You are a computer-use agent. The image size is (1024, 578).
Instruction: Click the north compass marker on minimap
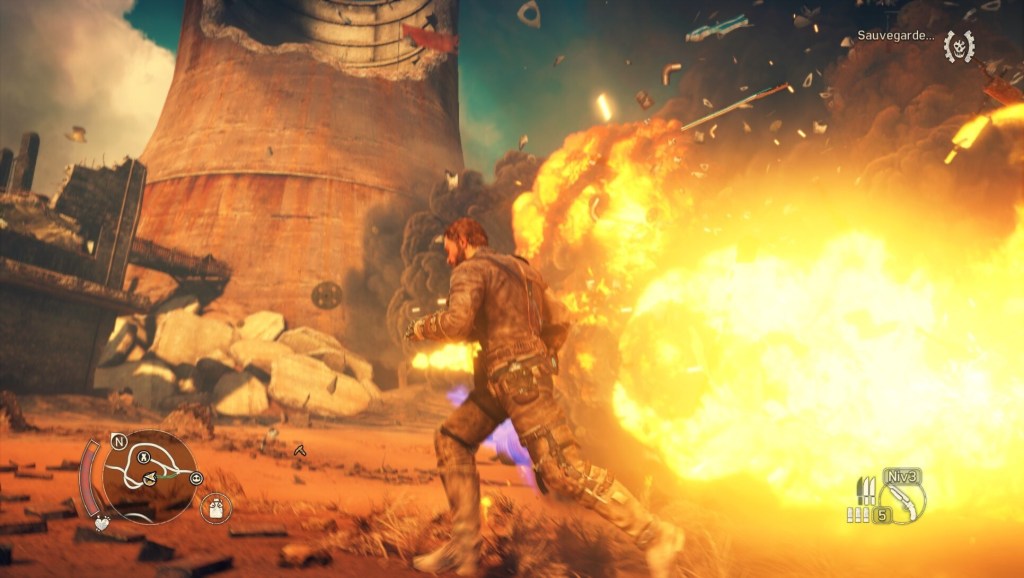[119, 440]
